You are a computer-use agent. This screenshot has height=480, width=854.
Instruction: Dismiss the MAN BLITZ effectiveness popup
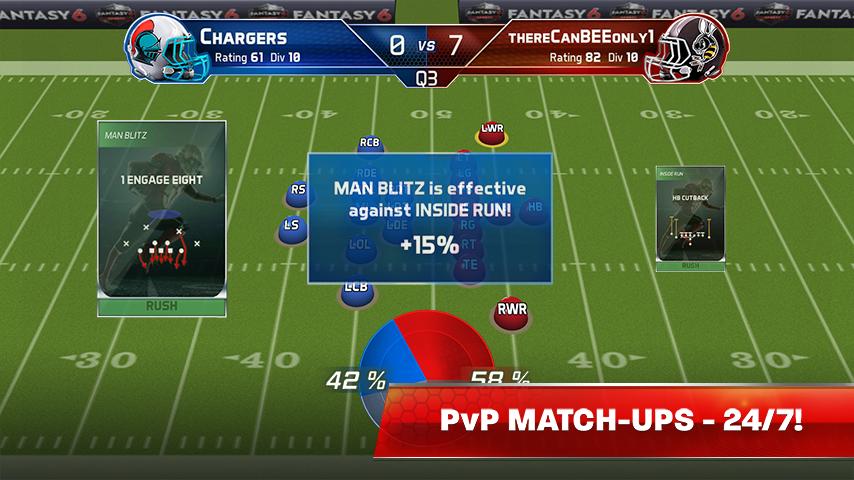(429, 215)
